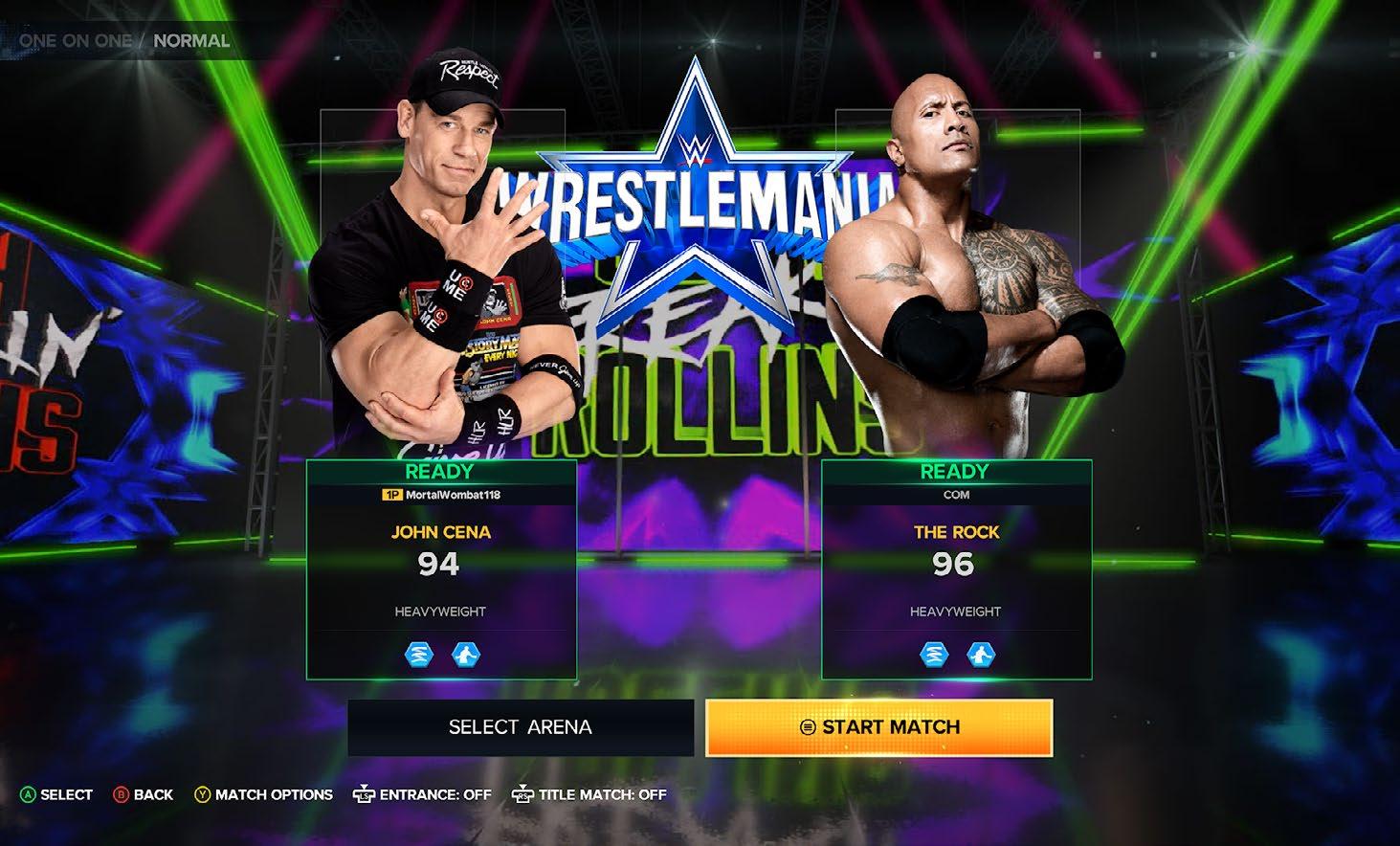Select The Rock opponent panel

point(956,569)
